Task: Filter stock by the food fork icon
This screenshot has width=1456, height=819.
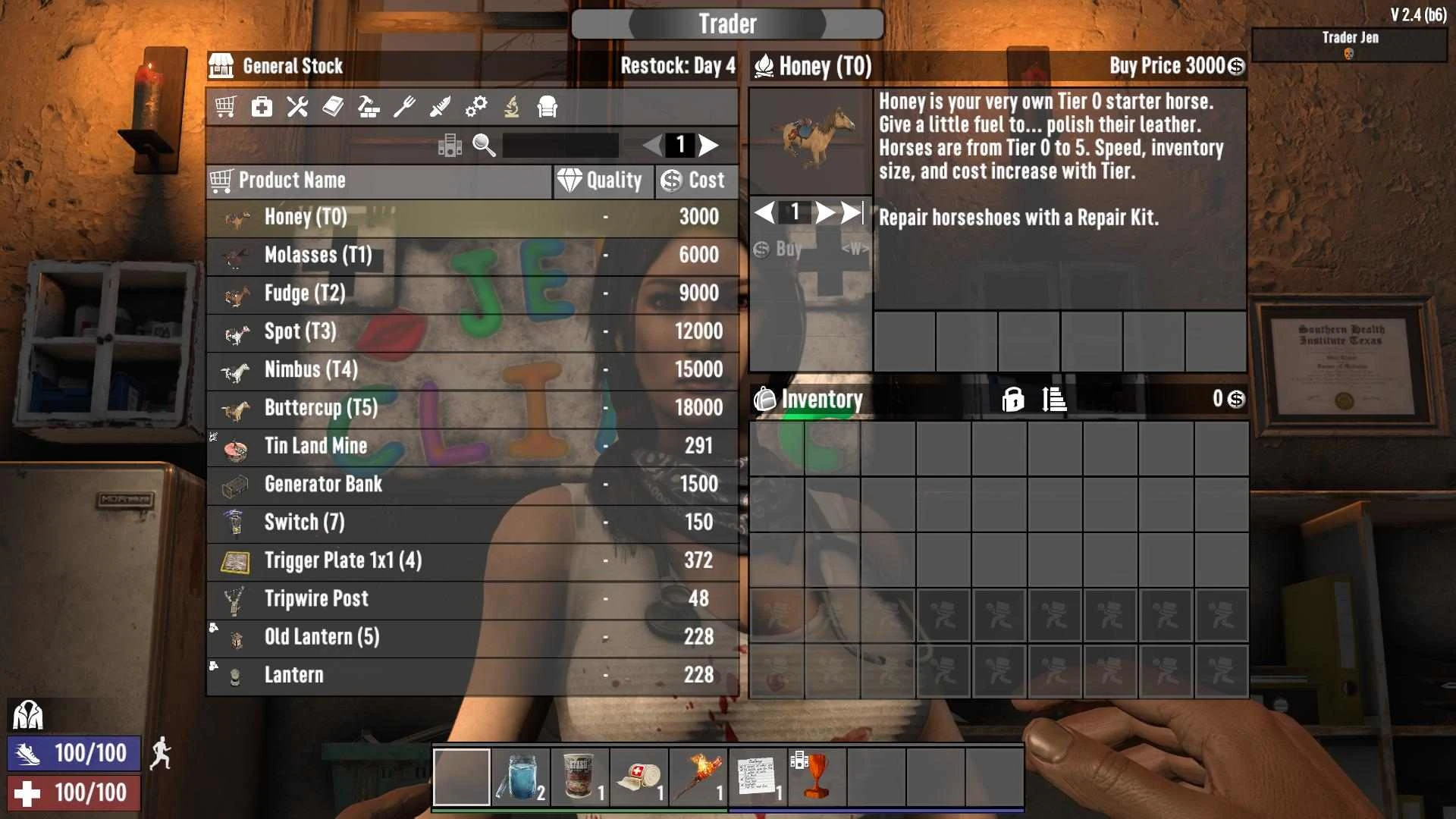Action: click(404, 107)
